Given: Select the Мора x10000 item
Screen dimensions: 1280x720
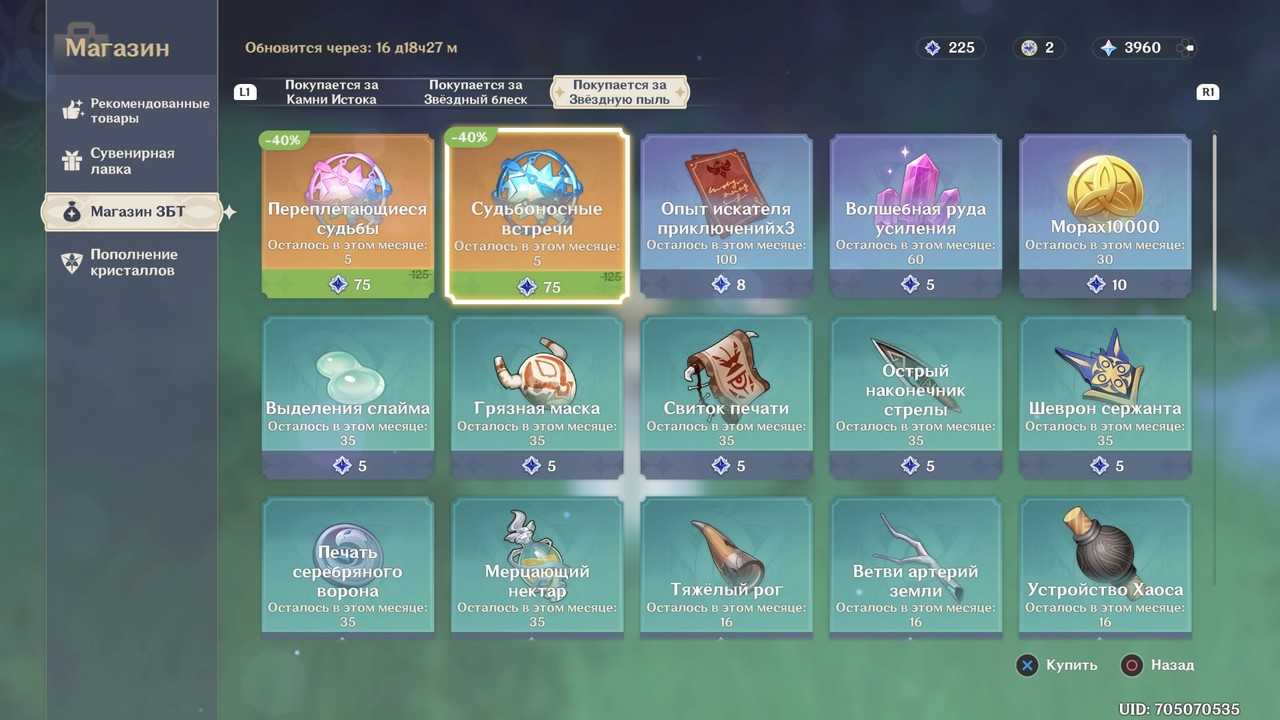Looking at the screenshot, I should (x=1105, y=216).
